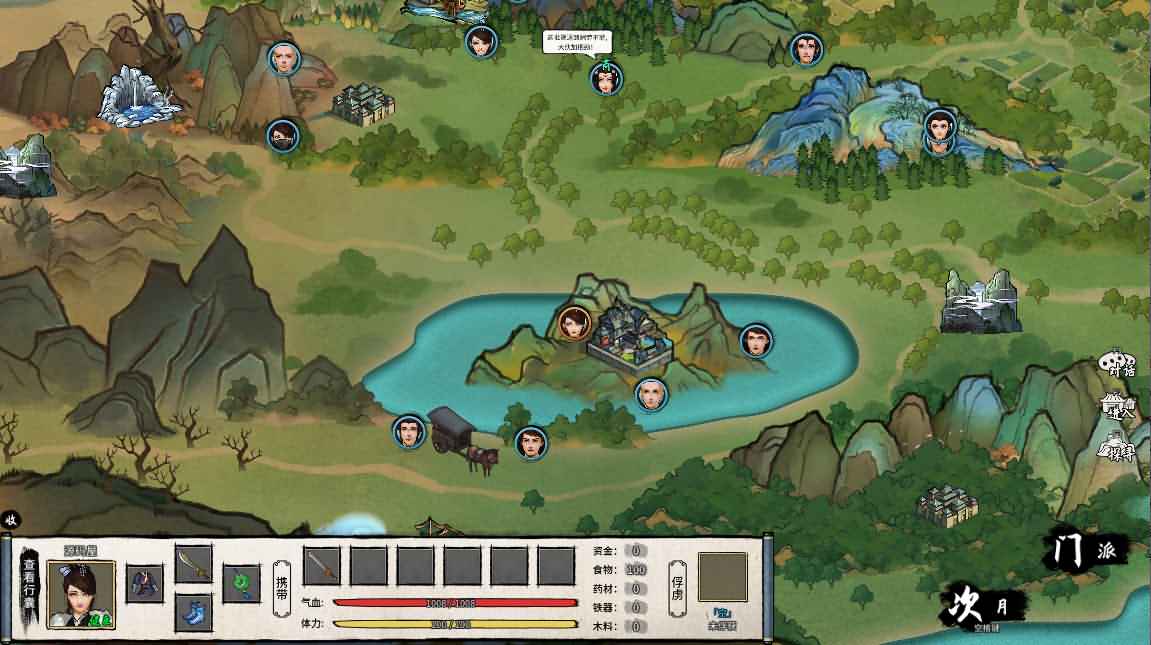
Task: Collapse the bottom panel with 收 button
Action: click(x=11, y=519)
